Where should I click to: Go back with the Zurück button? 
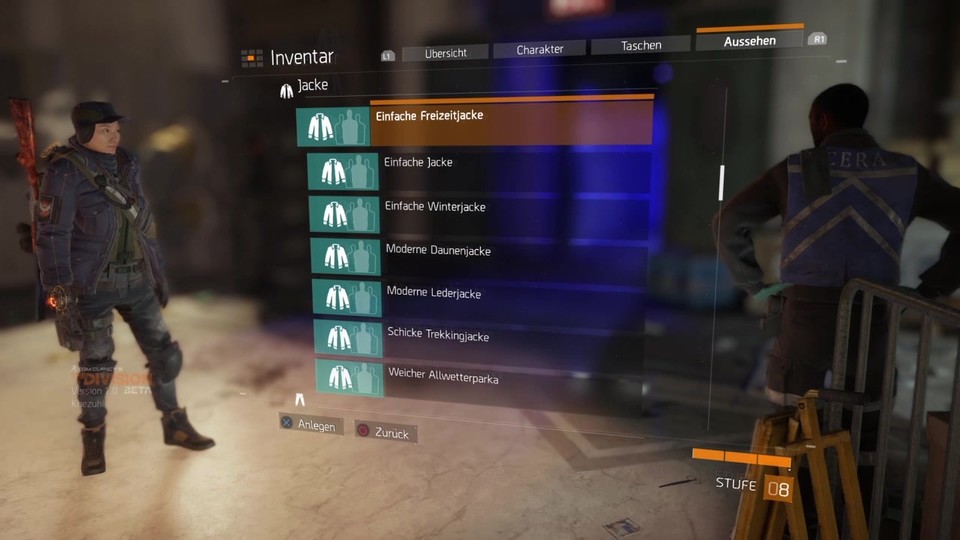(387, 433)
